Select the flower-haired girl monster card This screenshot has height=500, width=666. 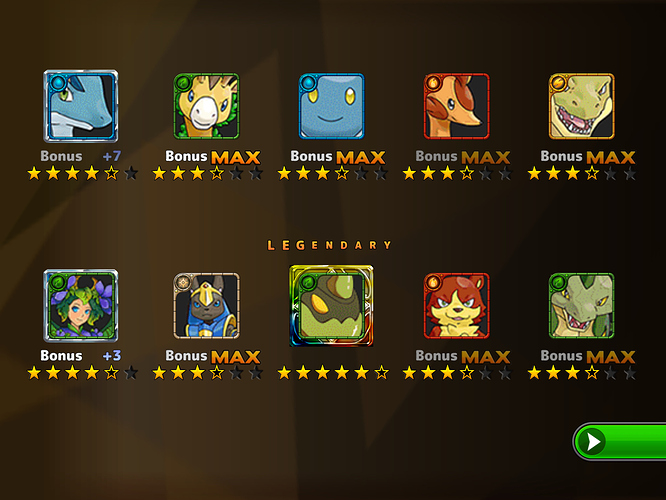tap(81, 306)
